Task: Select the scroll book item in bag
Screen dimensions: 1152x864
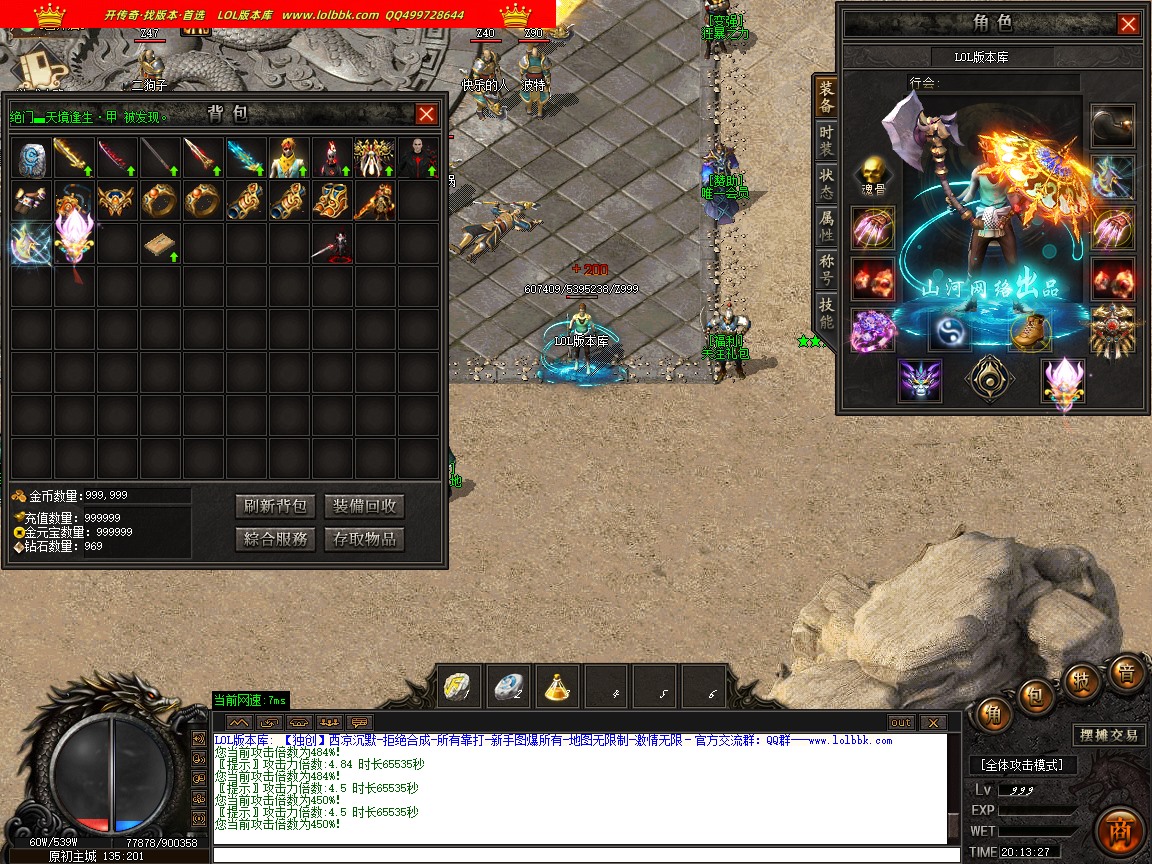Action: point(161,244)
